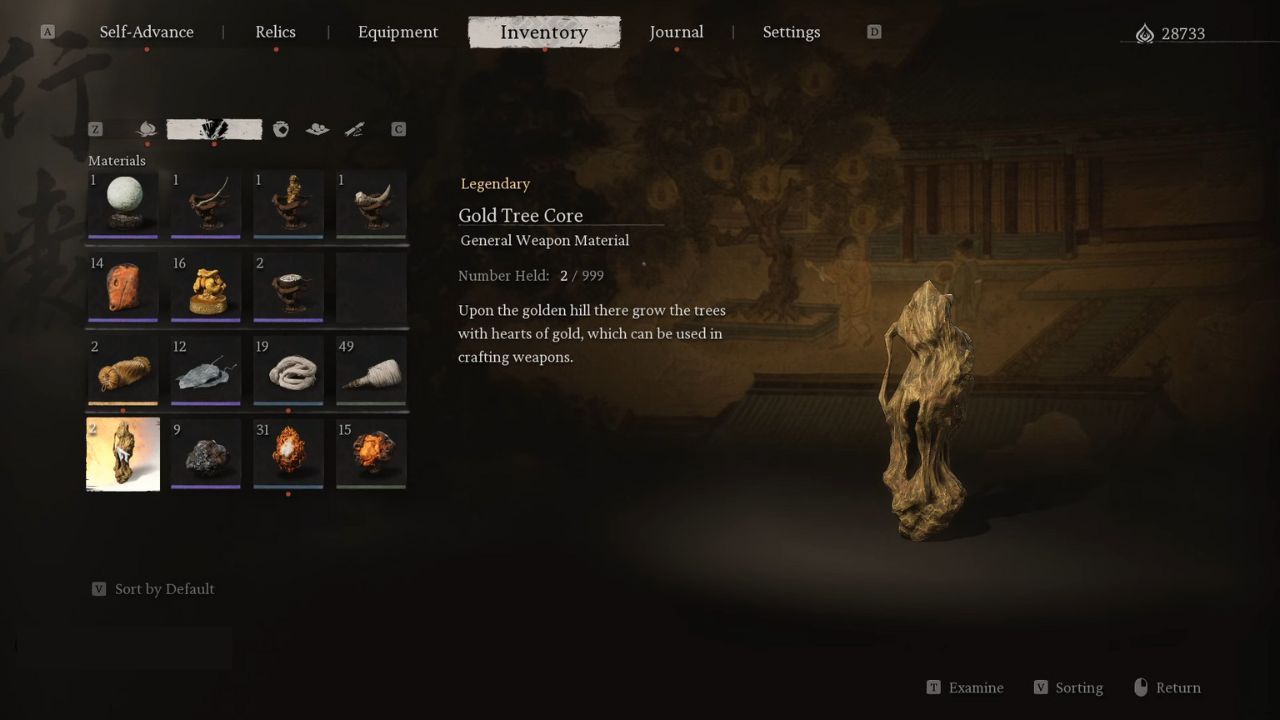Select the Materials category tab icon
The width and height of the screenshot is (1280, 720).
[213, 129]
